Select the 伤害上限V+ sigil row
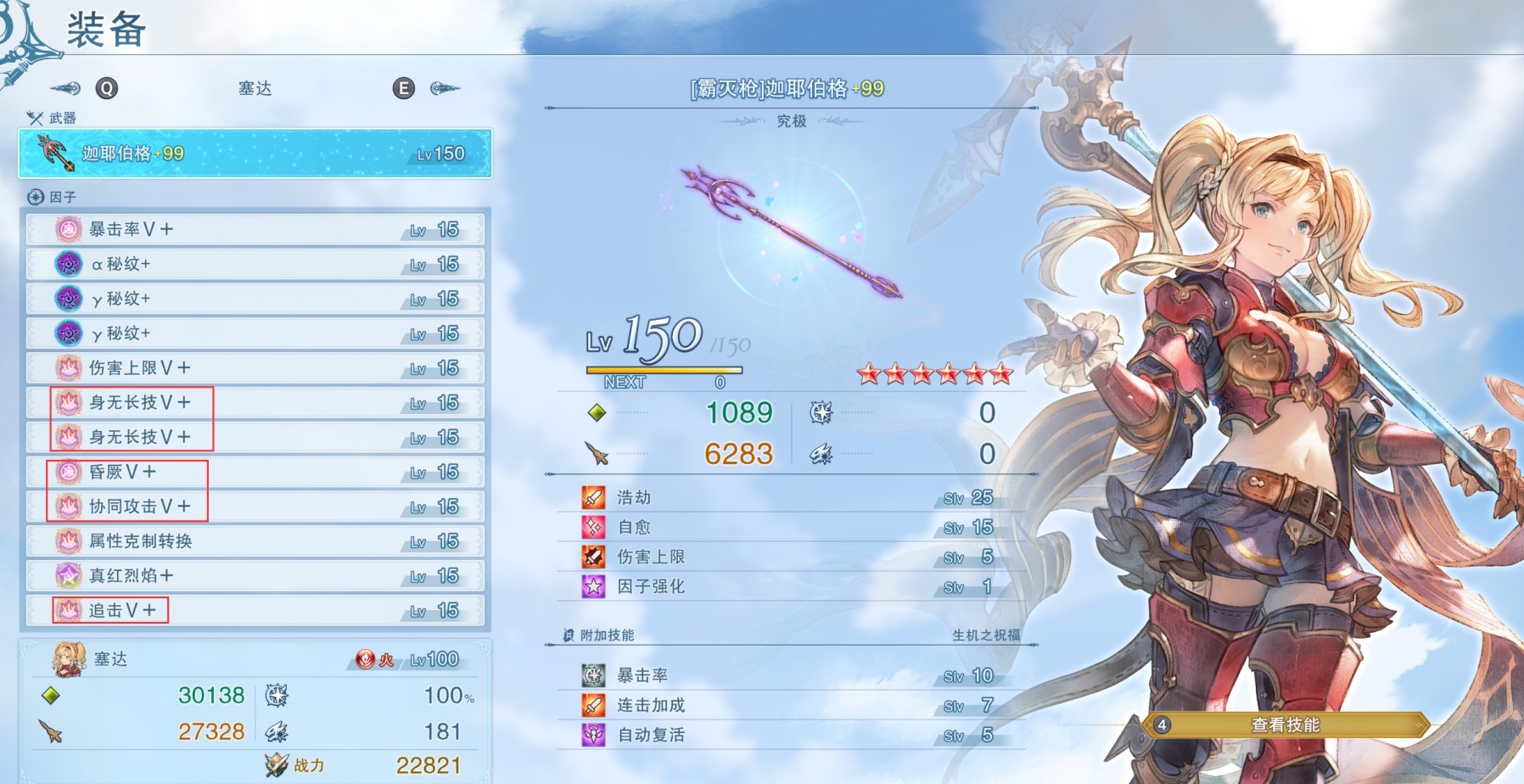 point(255,368)
